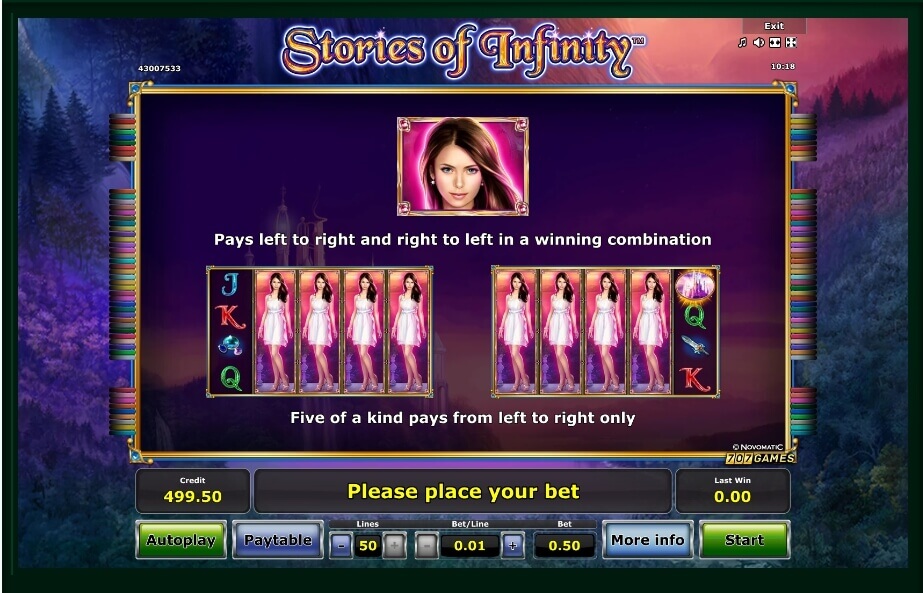Image resolution: width=923 pixels, height=593 pixels.
Task: Decrease the number of Lines
Action: pos(341,546)
